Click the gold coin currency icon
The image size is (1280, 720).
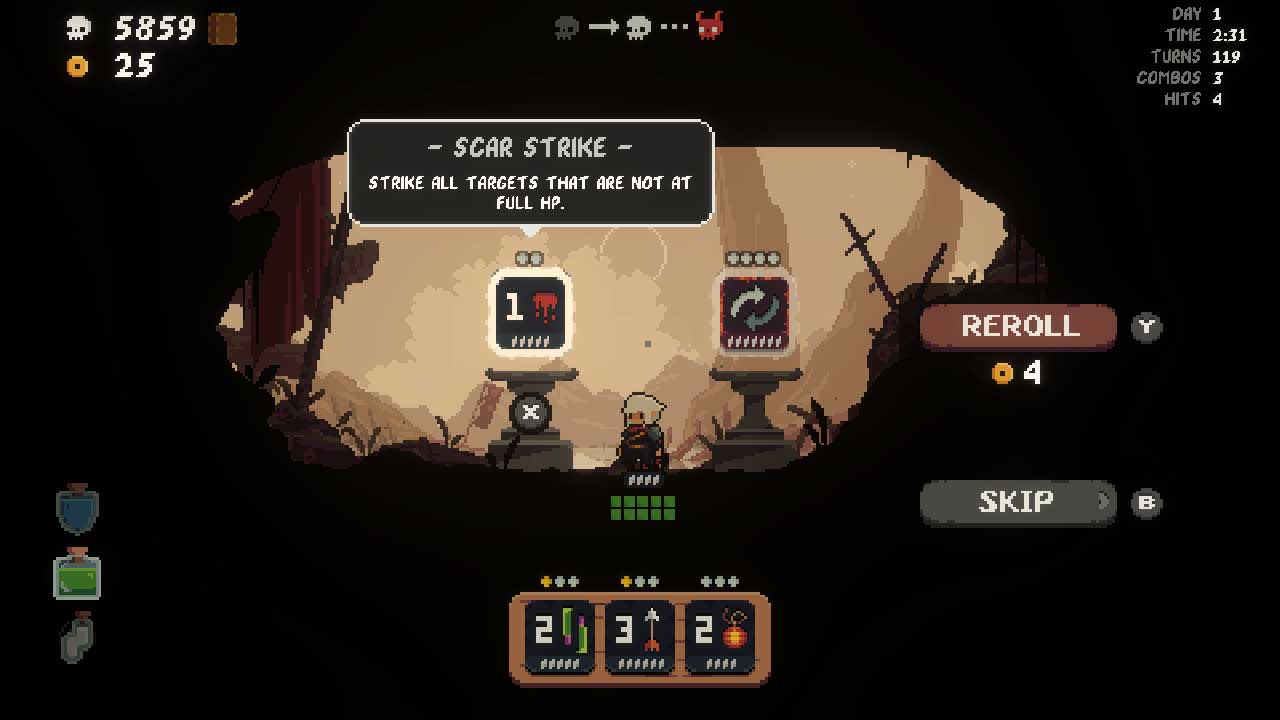click(78, 68)
